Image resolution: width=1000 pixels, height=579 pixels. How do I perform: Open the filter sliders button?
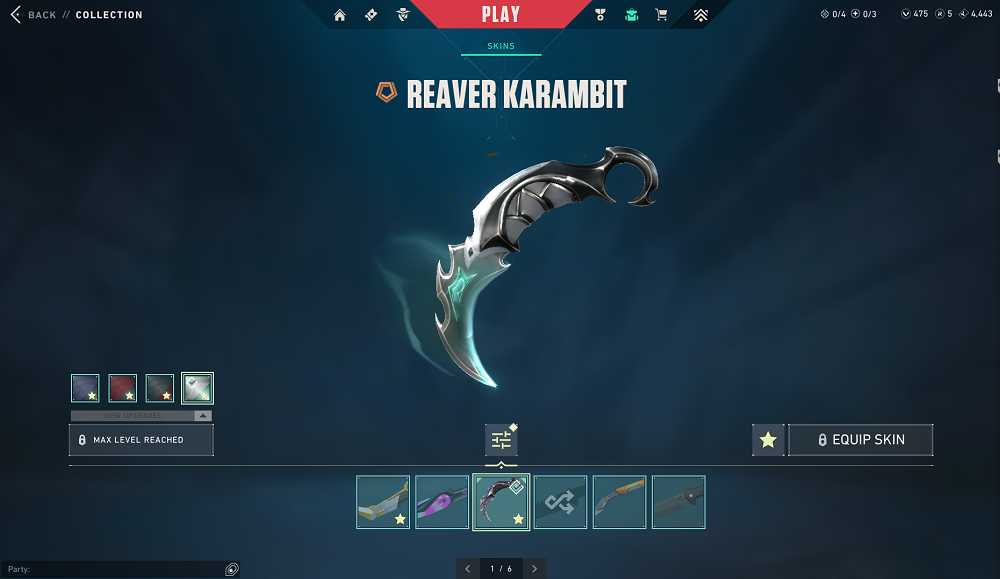501,440
